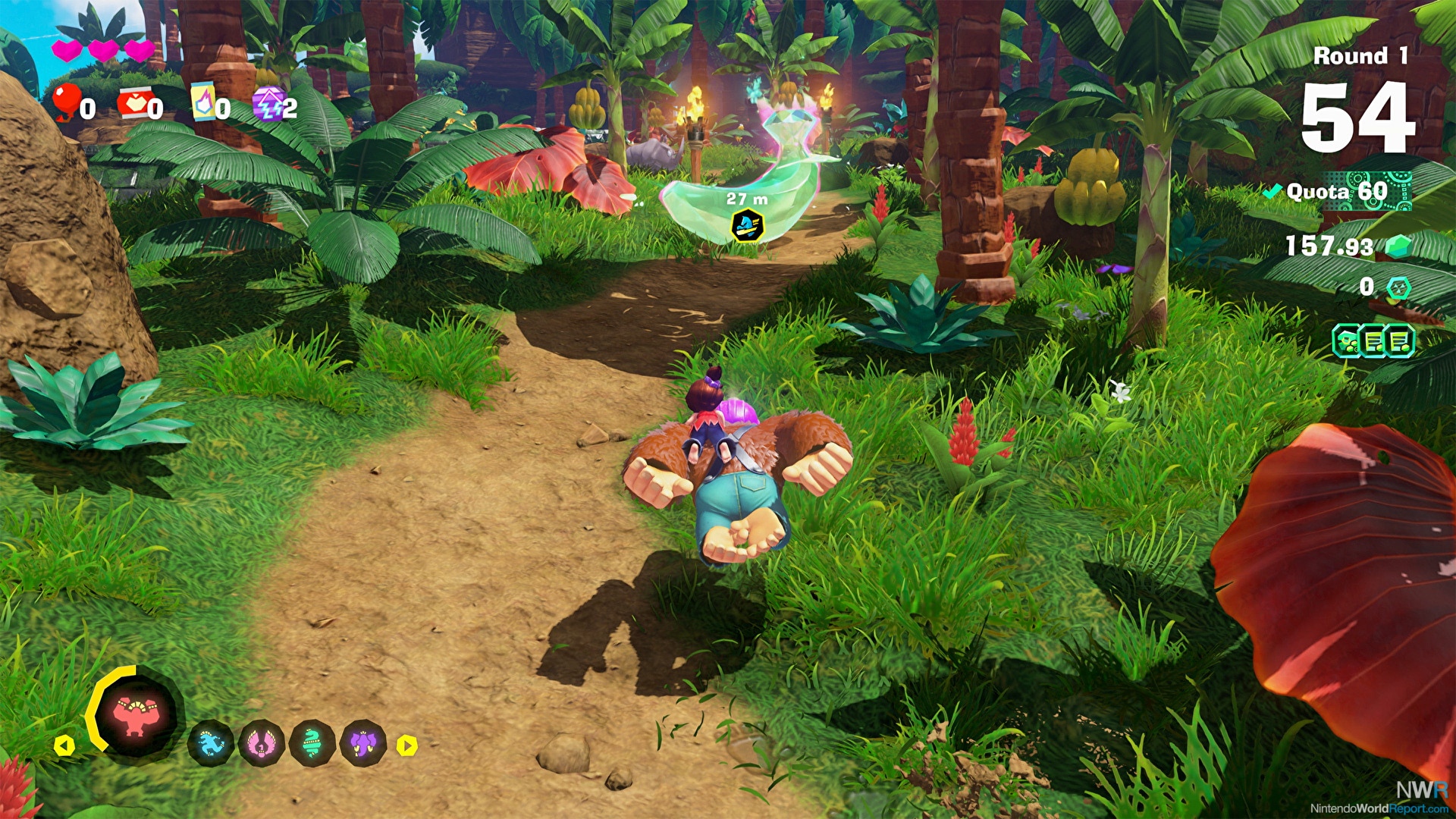1456x819 pixels.
Task: Select the teal Snake Bananza icon
Action: [312, 745]
